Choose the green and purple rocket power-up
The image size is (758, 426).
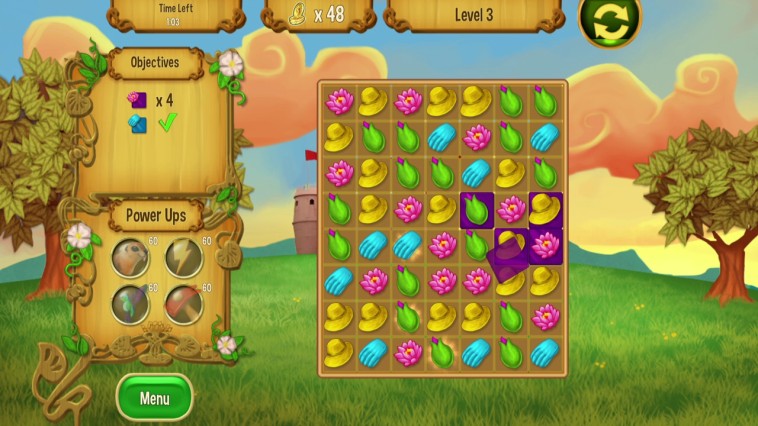131,303
